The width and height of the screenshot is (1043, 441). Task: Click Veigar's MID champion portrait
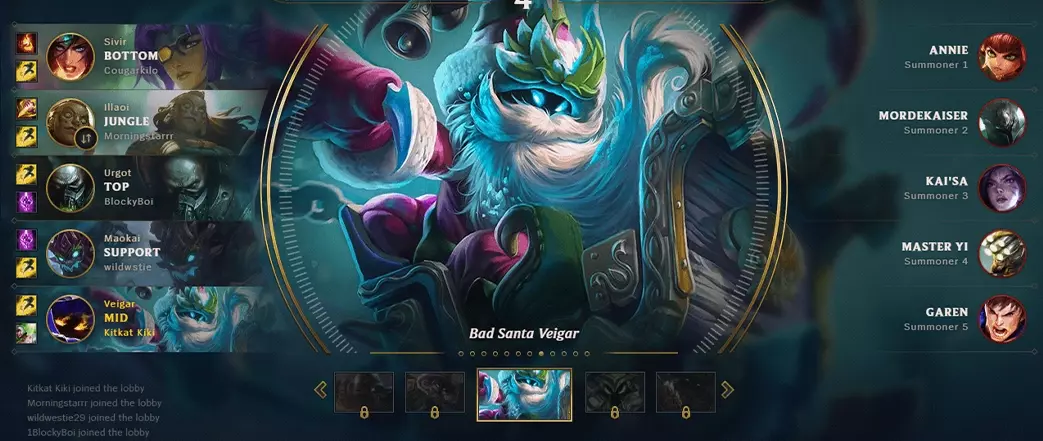pos(70,319)
